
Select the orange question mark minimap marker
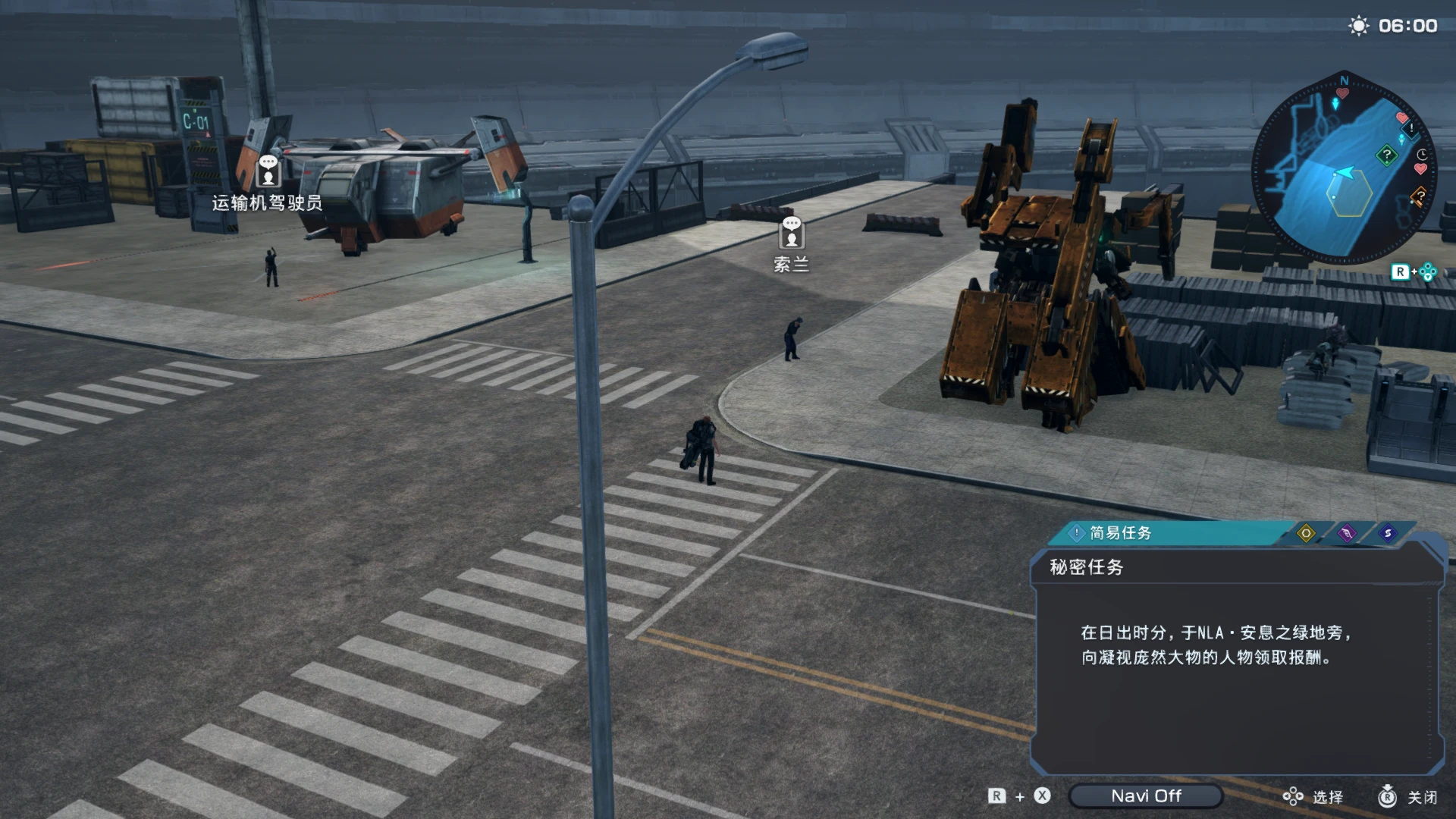click(x=1419, y=196)
